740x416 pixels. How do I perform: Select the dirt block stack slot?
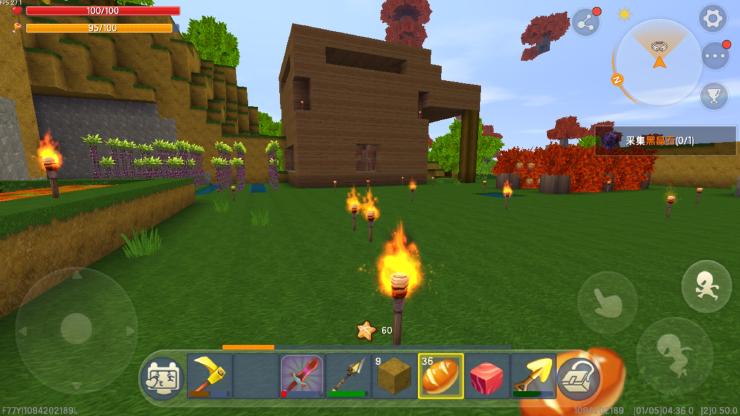pyautogui.click(x=393, y=376)
